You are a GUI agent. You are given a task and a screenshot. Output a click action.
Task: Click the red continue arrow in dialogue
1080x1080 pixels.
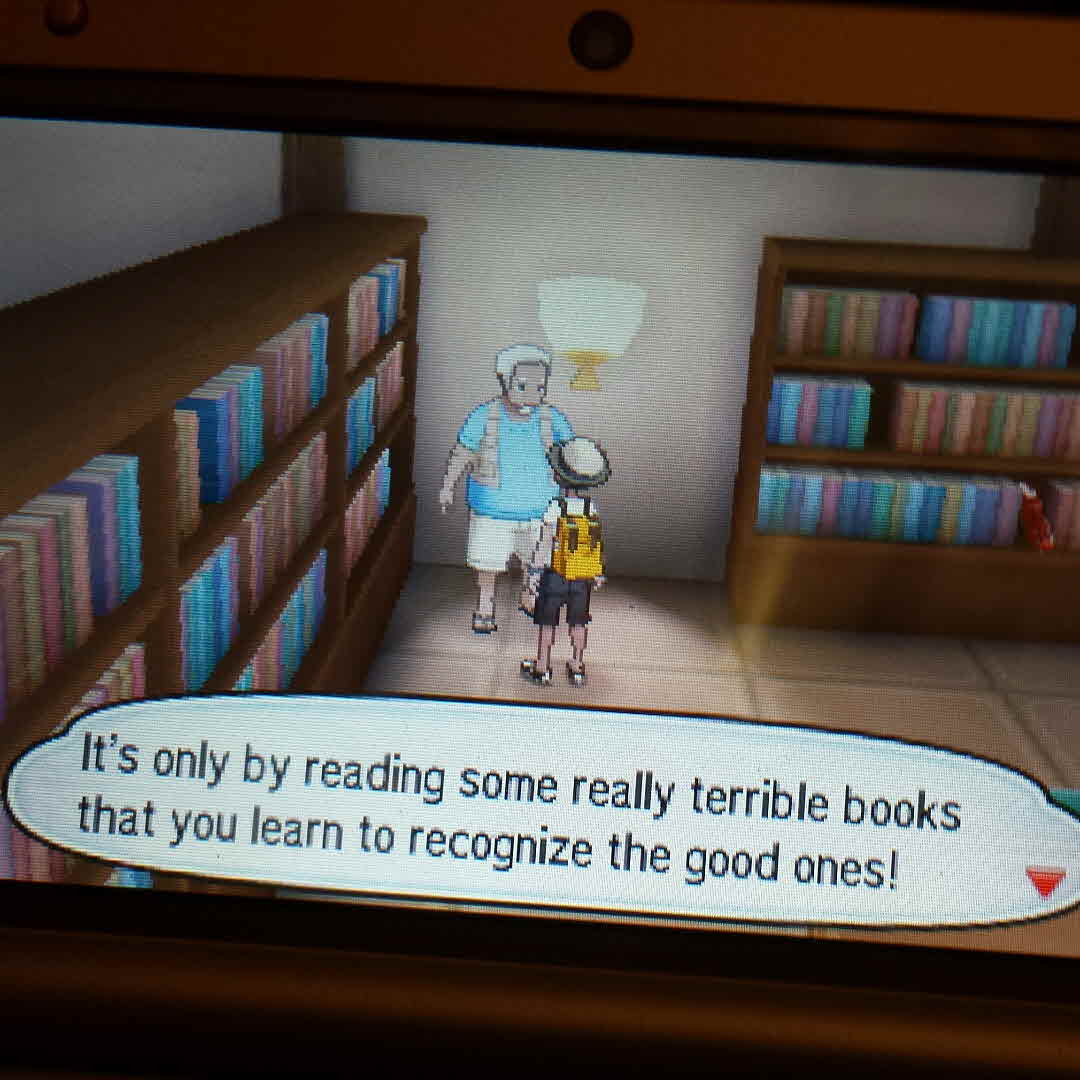(x=1045, y=882)
